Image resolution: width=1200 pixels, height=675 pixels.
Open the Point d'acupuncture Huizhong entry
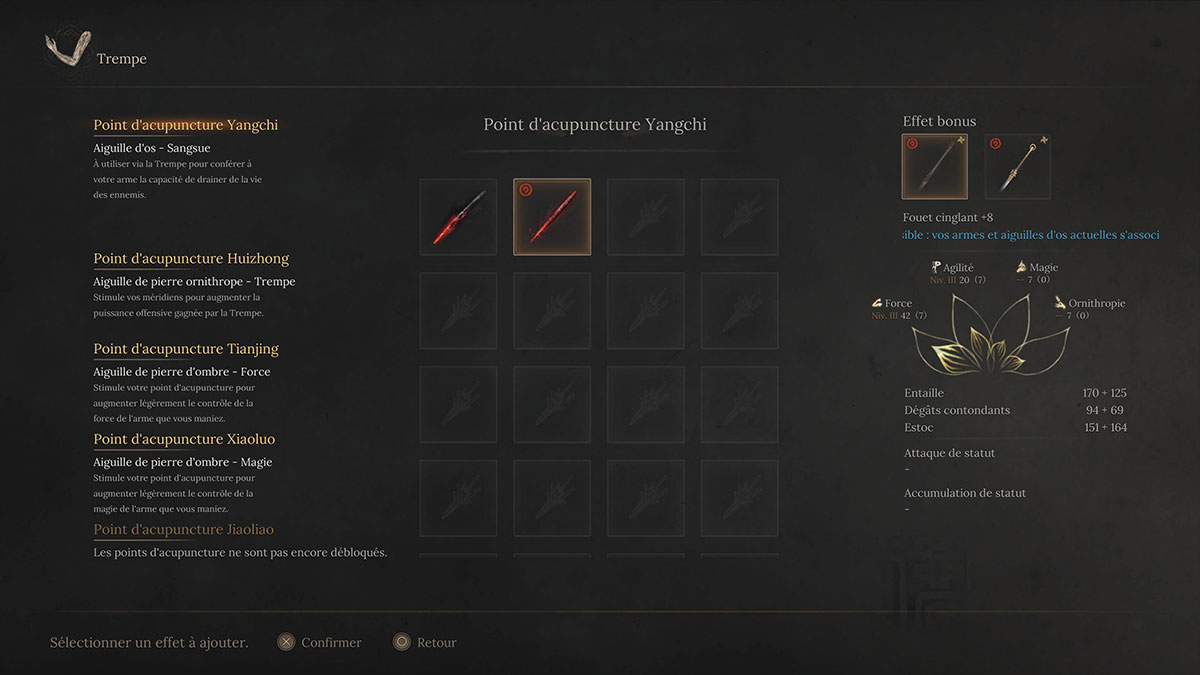point(191,258)
